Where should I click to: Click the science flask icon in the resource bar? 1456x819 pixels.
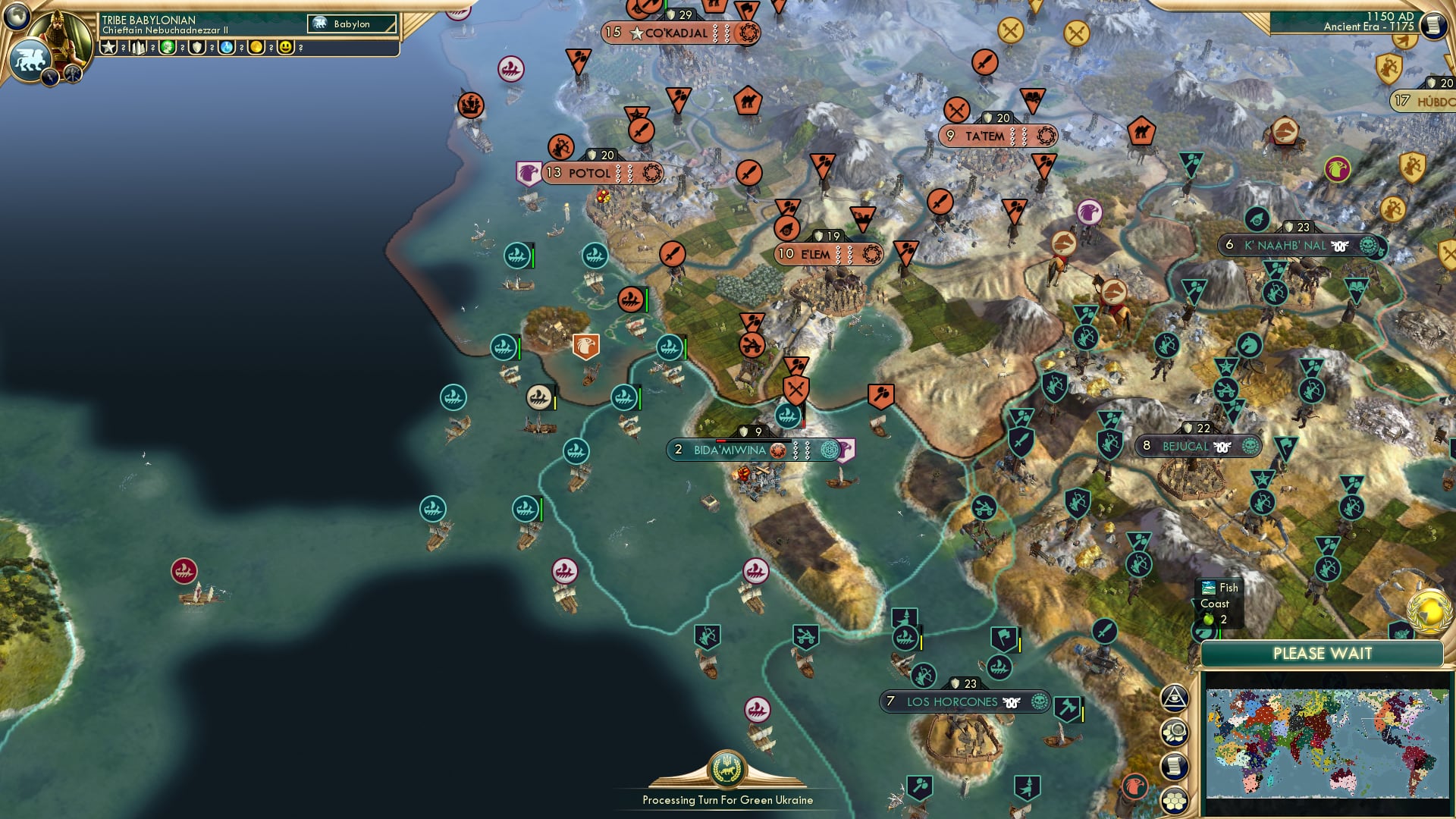tap(226, 47)
